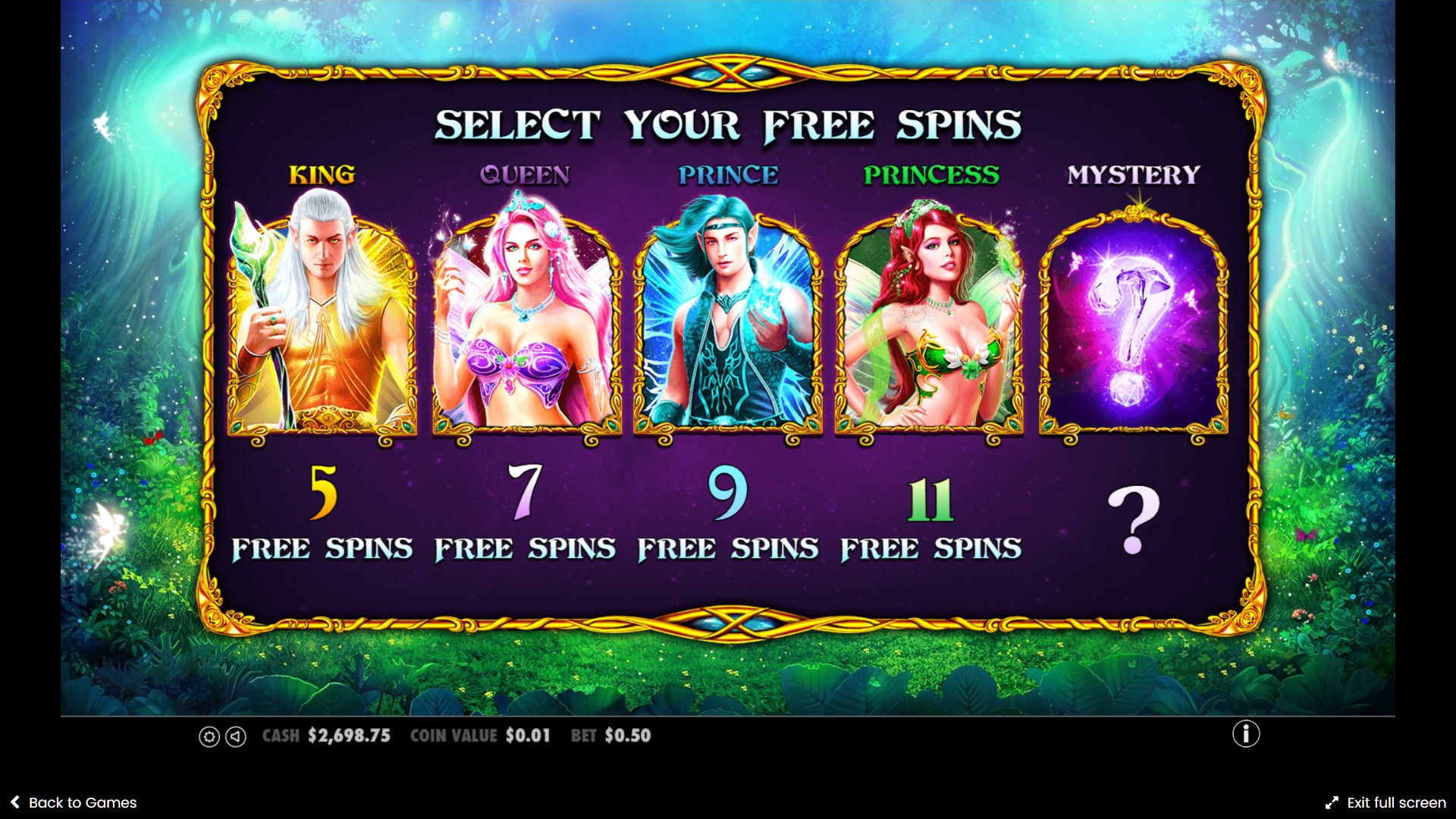Open the game info button
1456x819 pixels.
tap(1245, 733)
